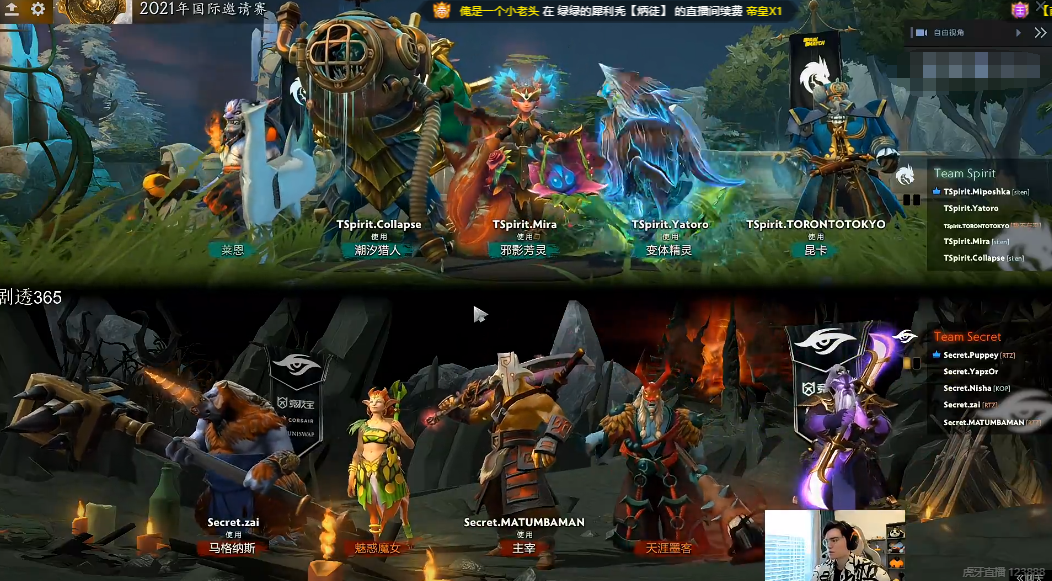Select Secret.Nisha in the player list
This screenshot has height=581, width=1052.
pyautogui.click(x=967, y=389)
